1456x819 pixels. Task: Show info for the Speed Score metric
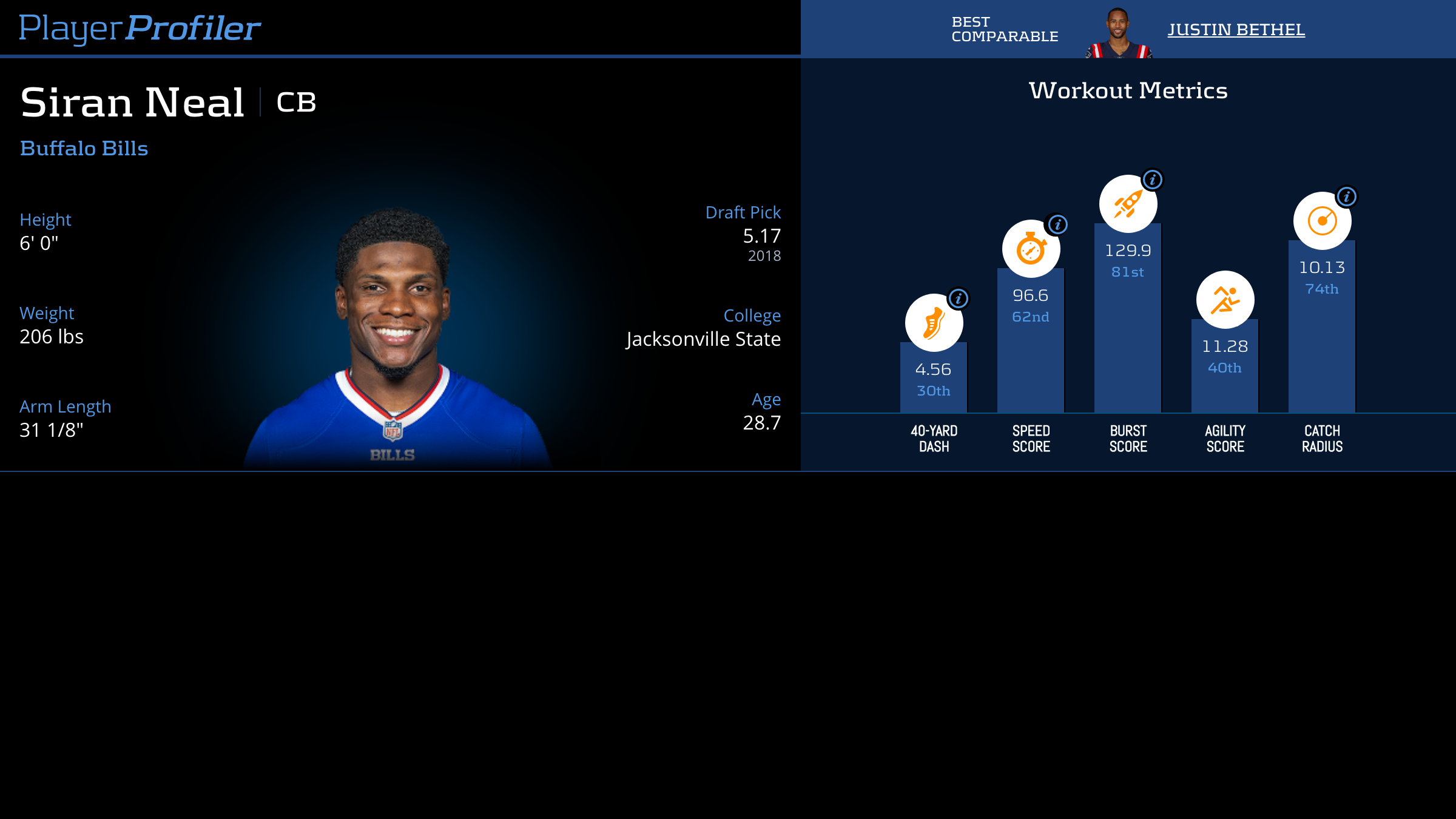pyautogui.click(x=1057, y=224)
